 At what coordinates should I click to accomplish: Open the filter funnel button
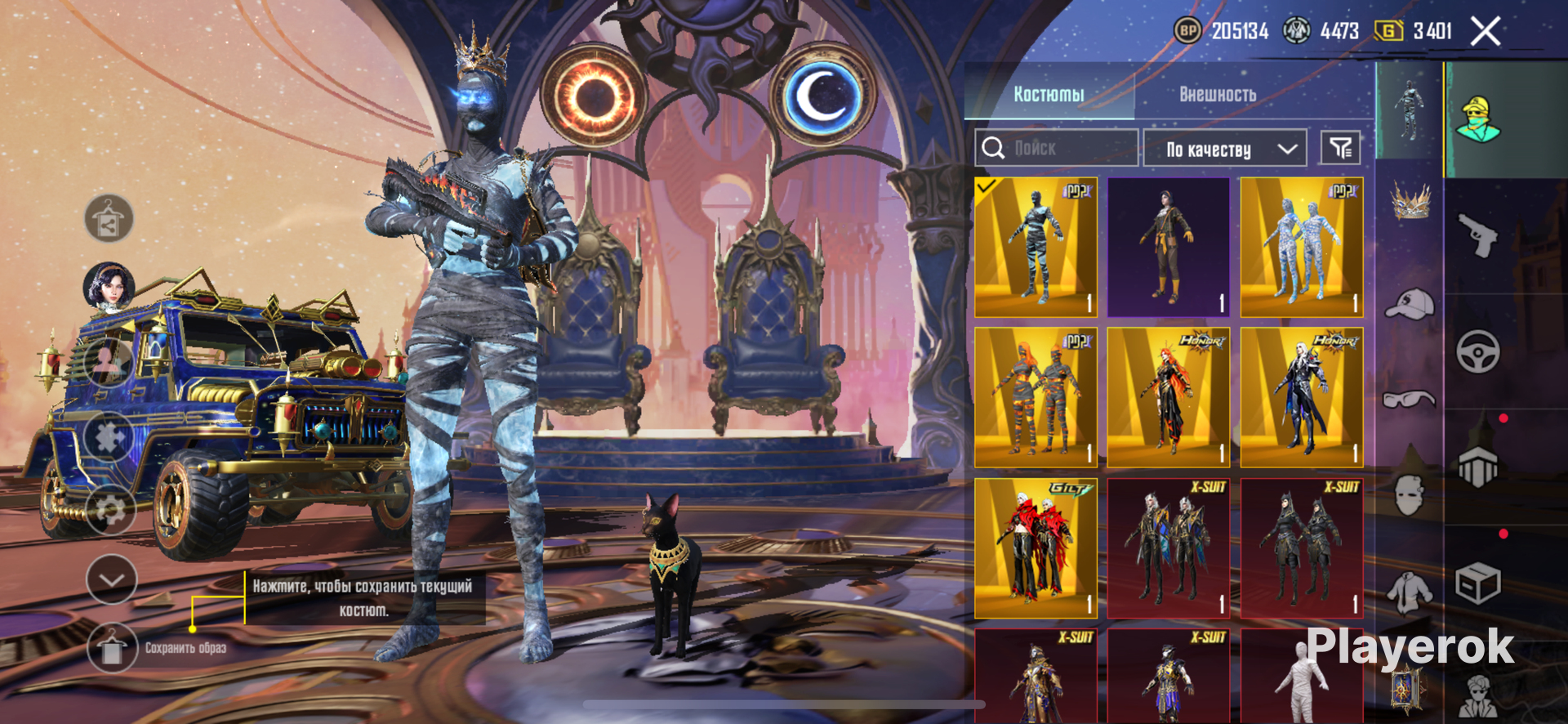[1340, 148]
